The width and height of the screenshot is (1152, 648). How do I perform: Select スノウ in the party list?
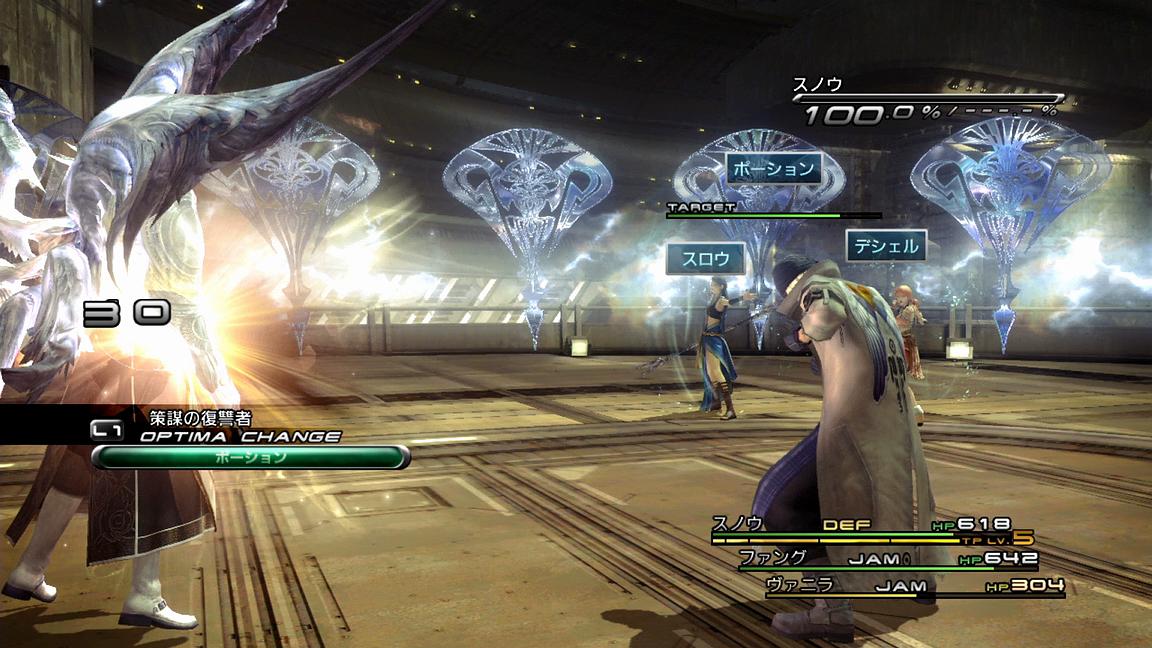[738, 524]
